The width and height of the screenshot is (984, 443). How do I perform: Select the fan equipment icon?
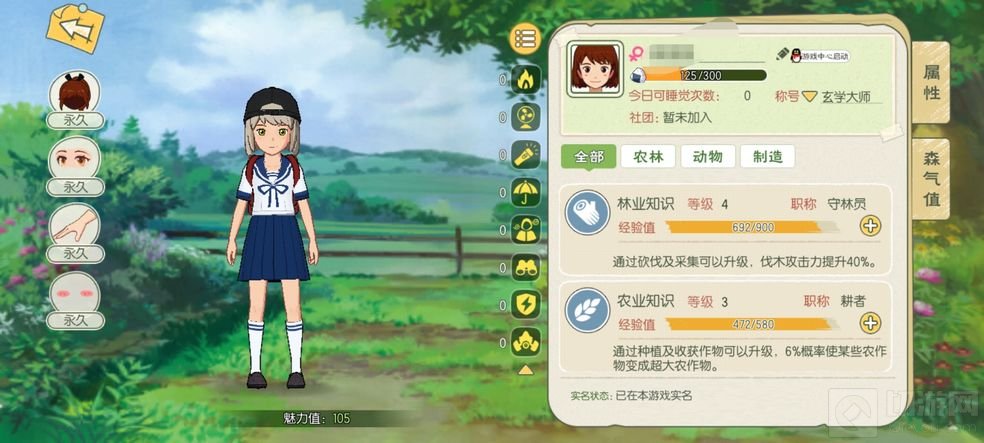pos(525,117)
